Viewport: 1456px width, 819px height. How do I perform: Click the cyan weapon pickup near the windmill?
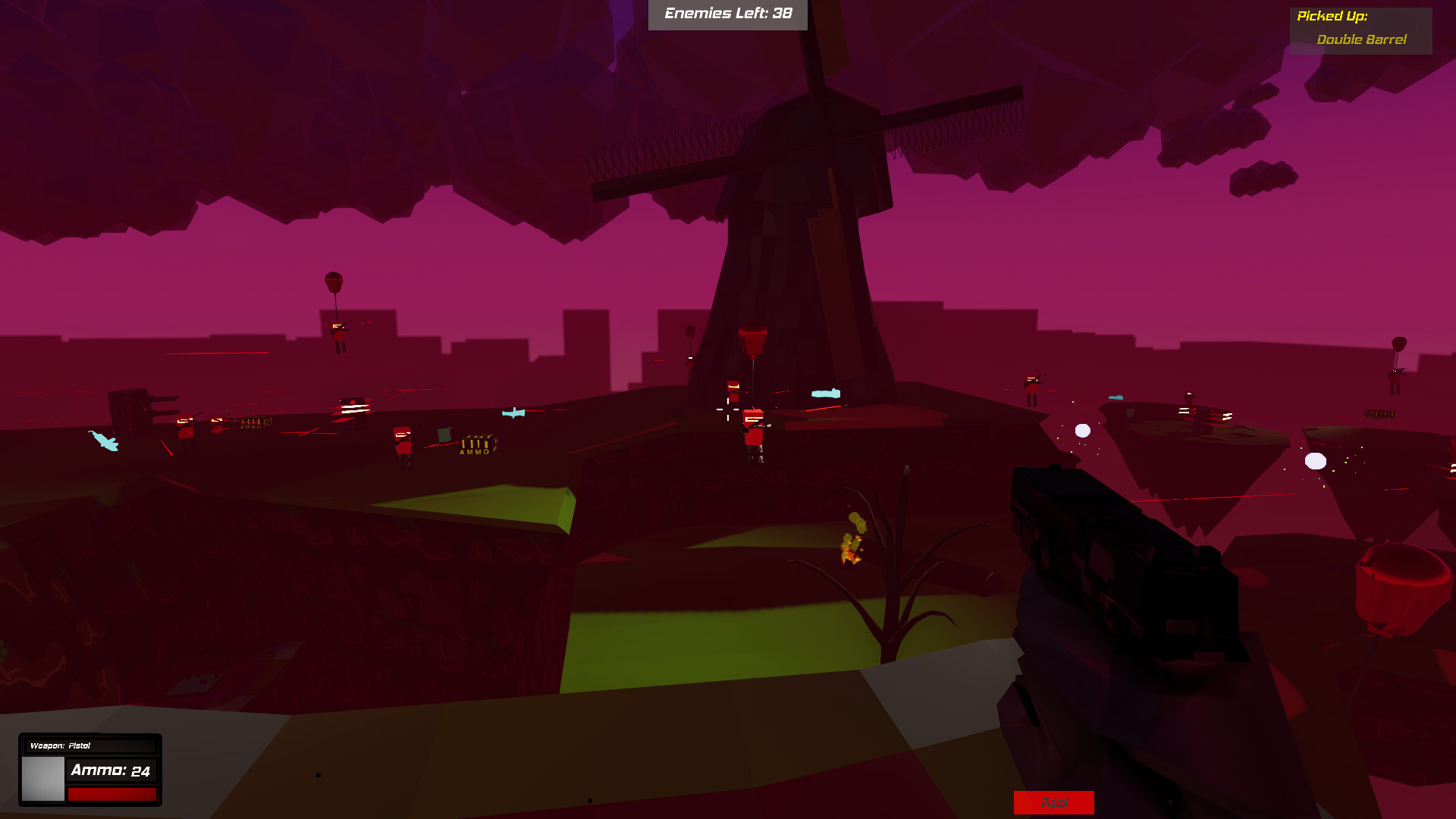point(827,393)
